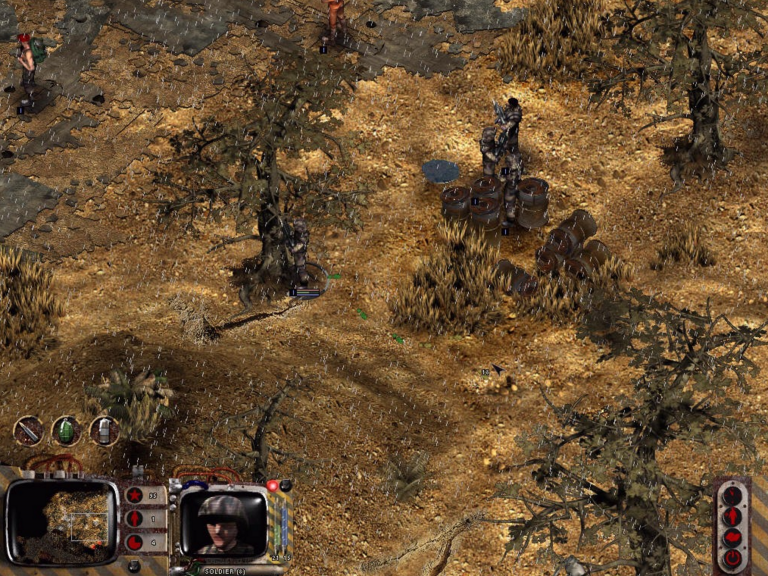Click the minimap screen
This screenshot has height=576, width=768.
click(x=62, y=520)
